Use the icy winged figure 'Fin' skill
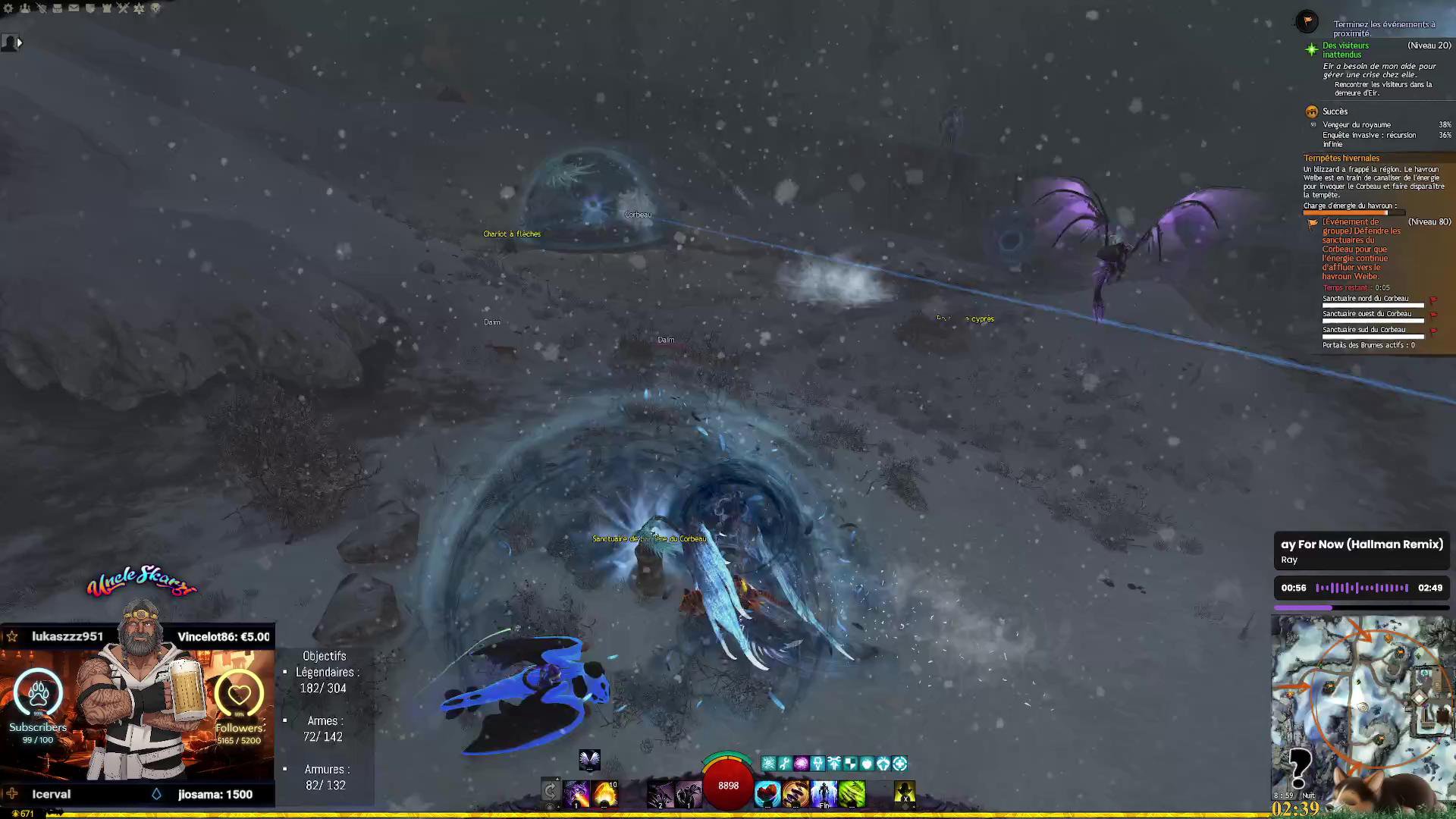The height and width of the screenshot is (819, 1456). [824, 794]
